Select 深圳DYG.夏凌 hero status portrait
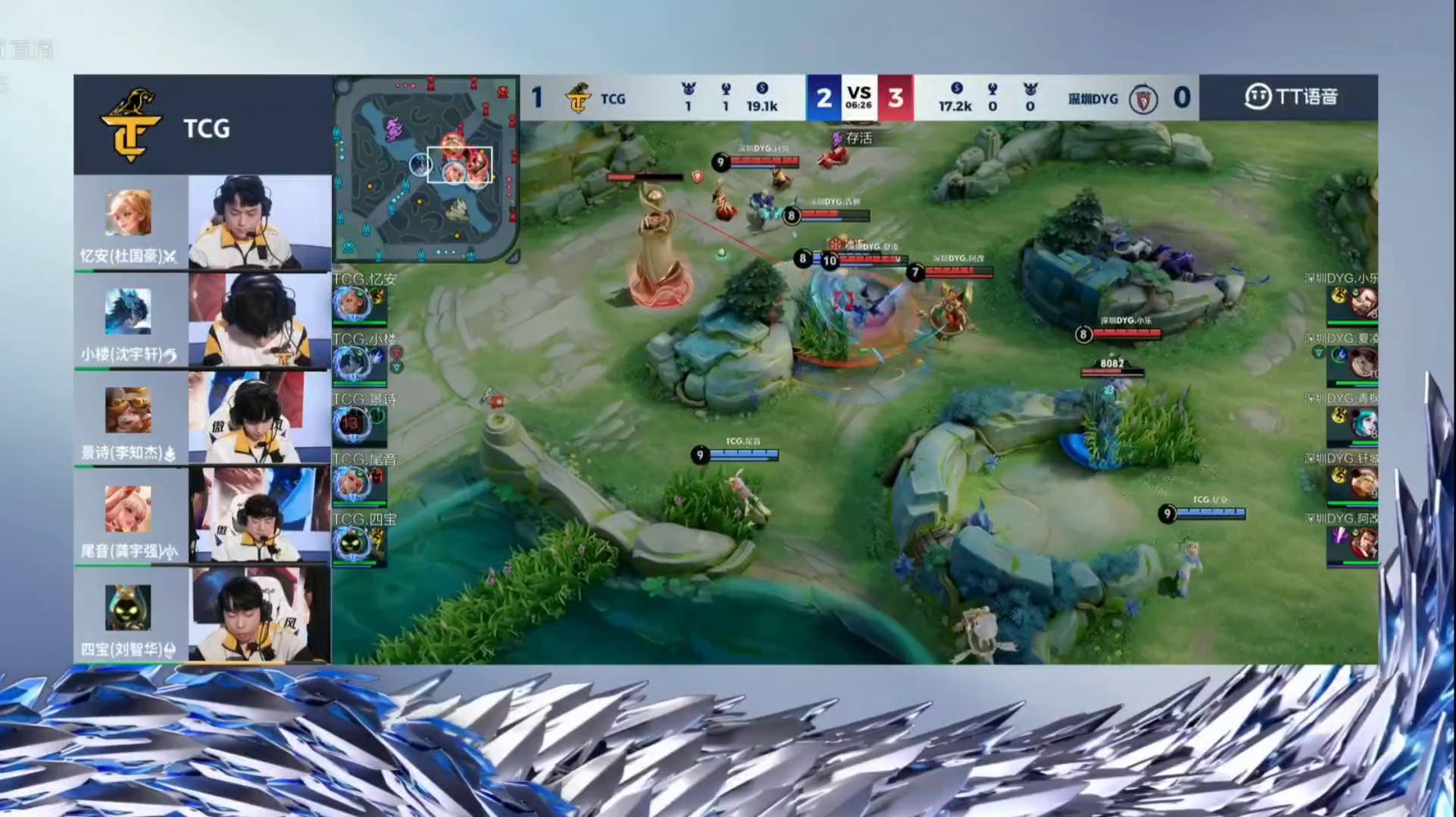The image size is (1456, 817). 1363,363
